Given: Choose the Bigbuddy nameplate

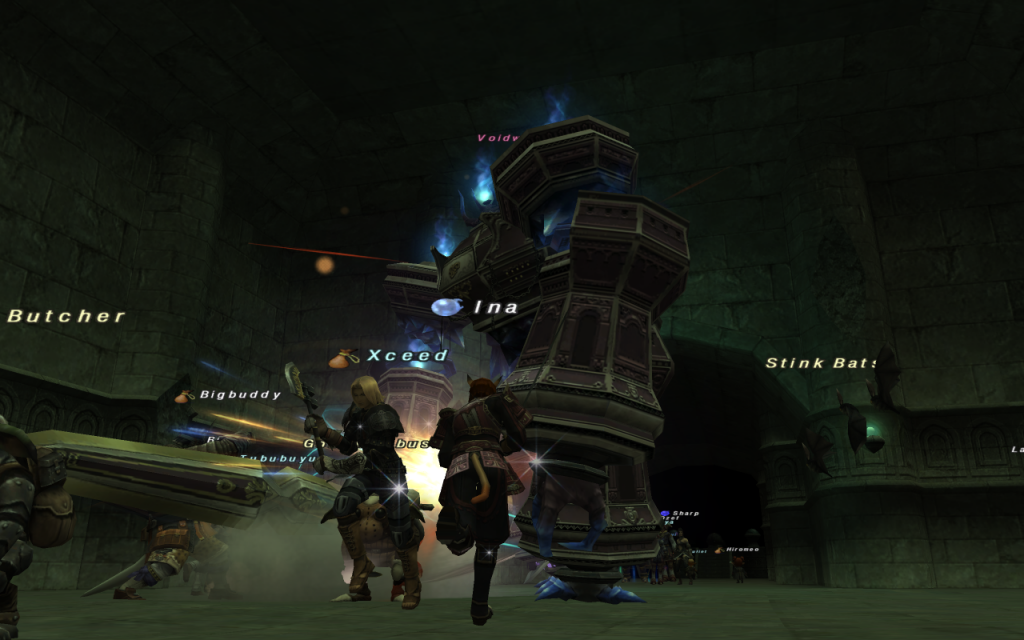Looking at the screenshot, I should [240, 395].
